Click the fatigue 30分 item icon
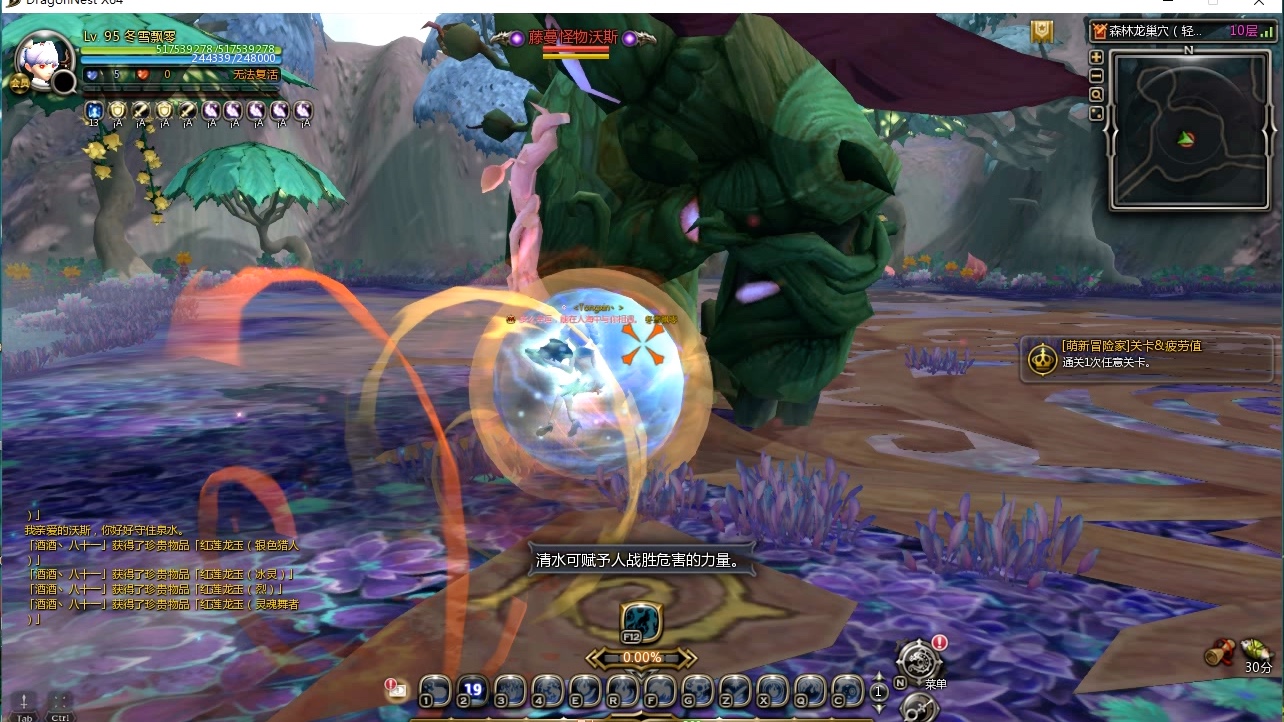Image resolution: width=1284 pixels, height=722 pixels. pos(1256,650)
